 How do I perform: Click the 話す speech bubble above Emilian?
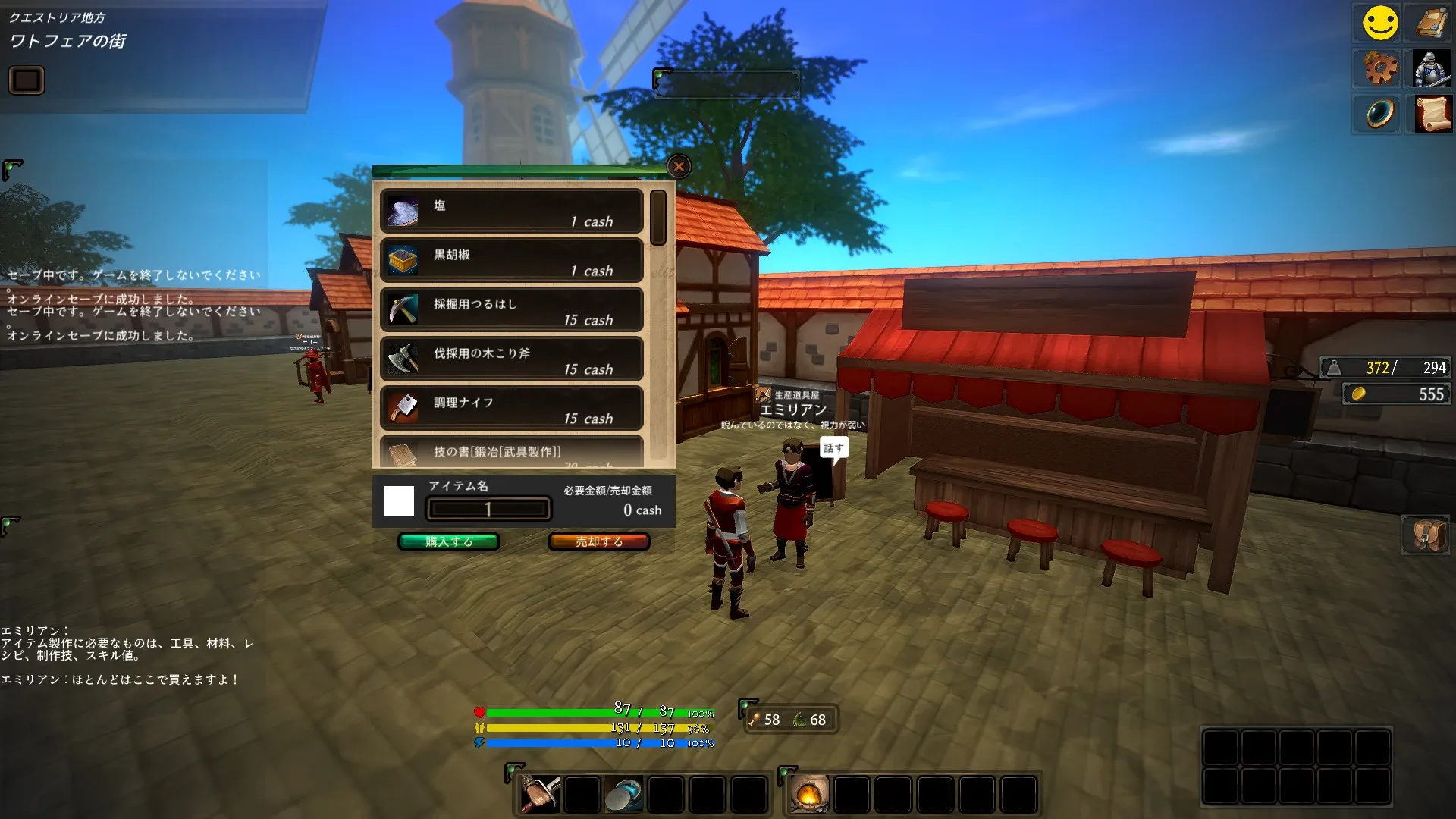pos(836,447)
